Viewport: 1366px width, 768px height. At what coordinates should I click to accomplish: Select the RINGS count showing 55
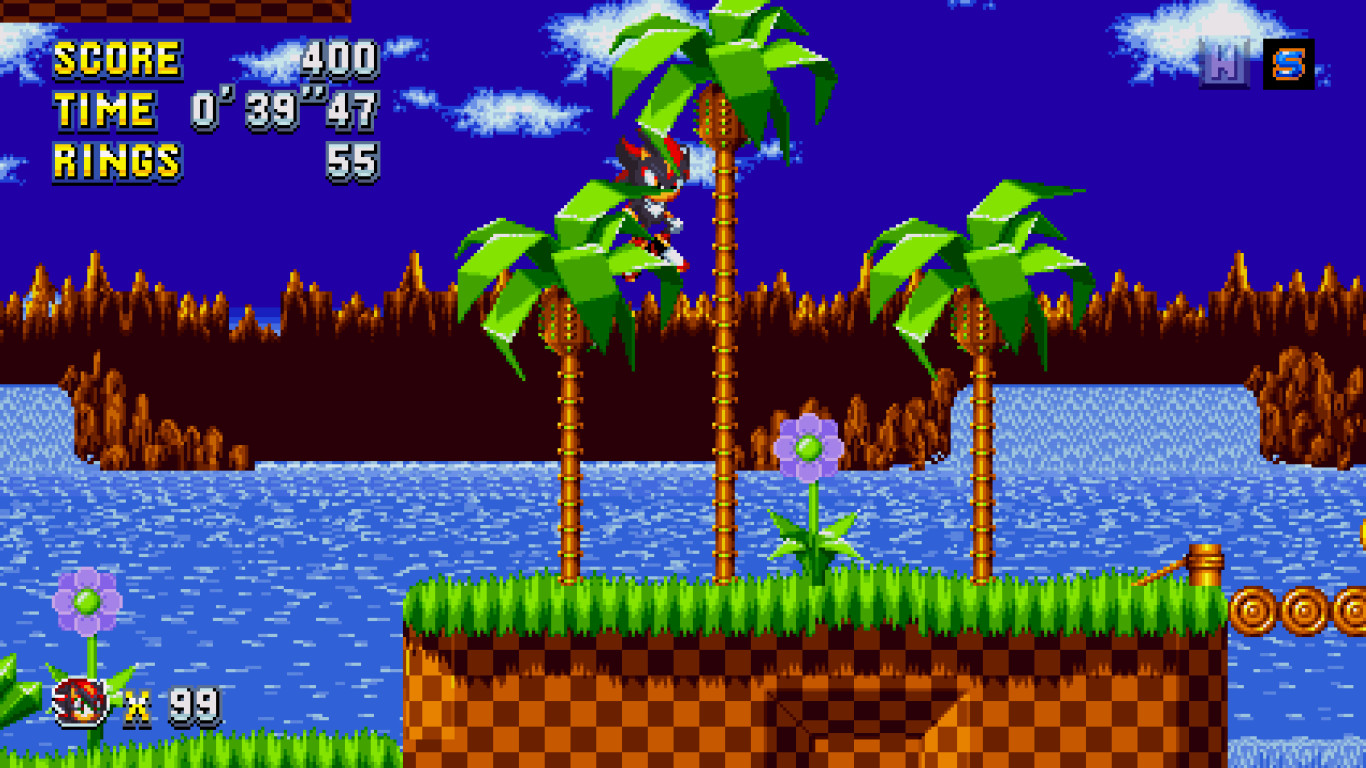point(355,160)
